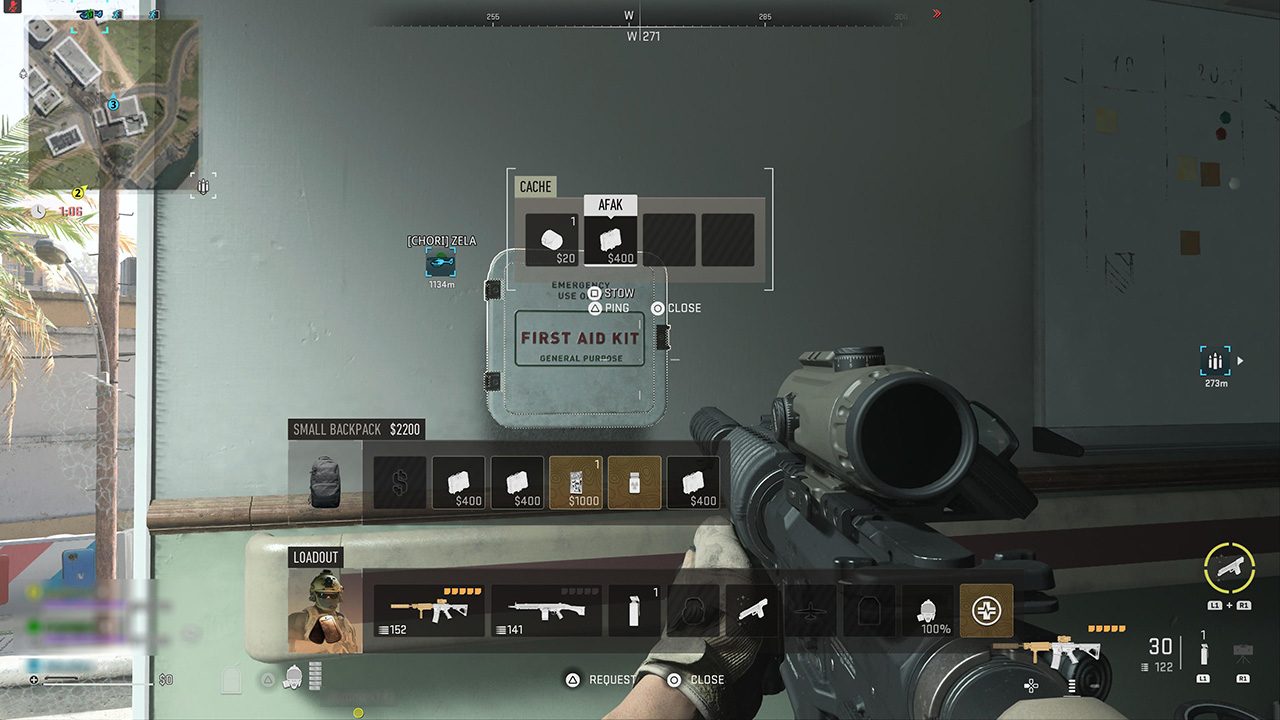1280x720 pixels.
Task: Grab the pill bottle from the backpack
Action: coord(632,482)
